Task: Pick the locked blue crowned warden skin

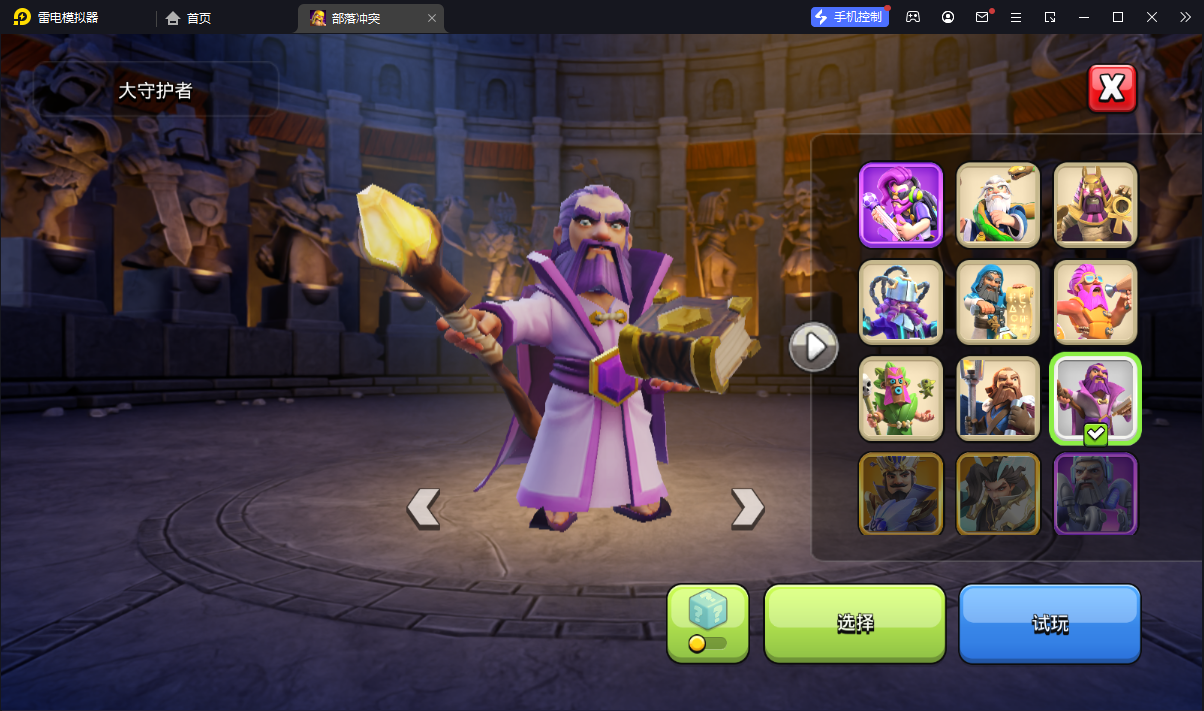Action: coord(901,494)
